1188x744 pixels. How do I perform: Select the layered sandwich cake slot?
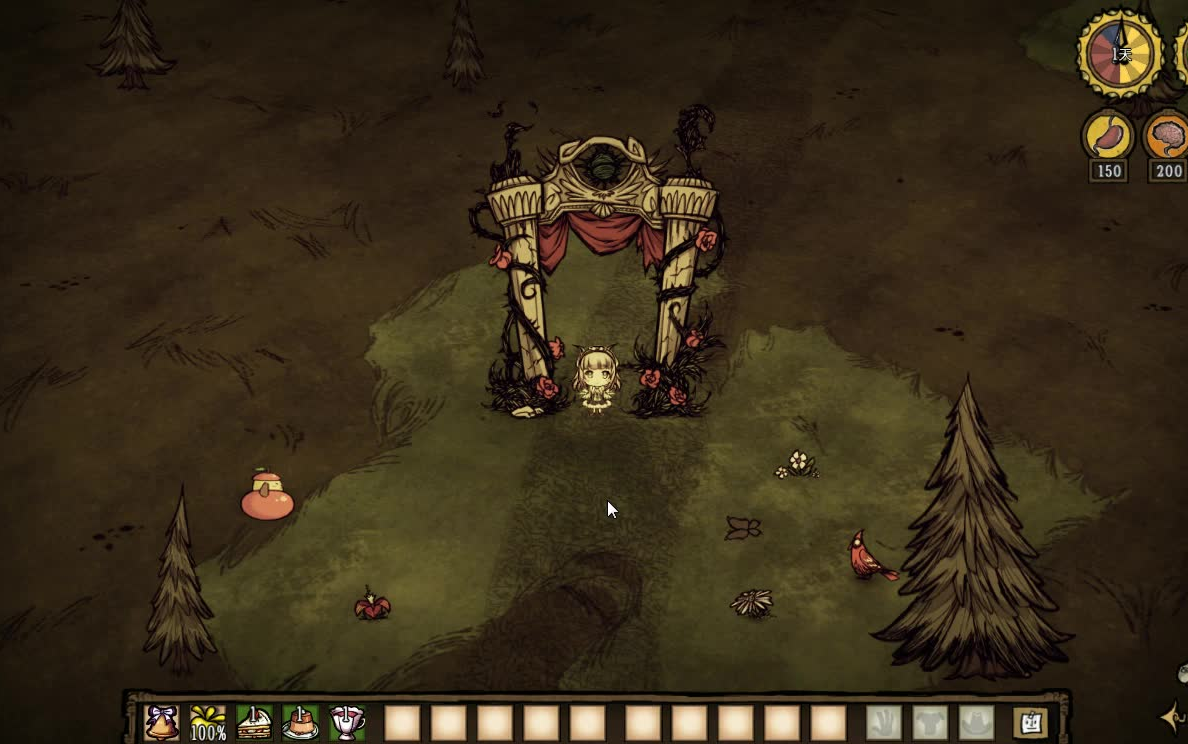click(254, 722)
